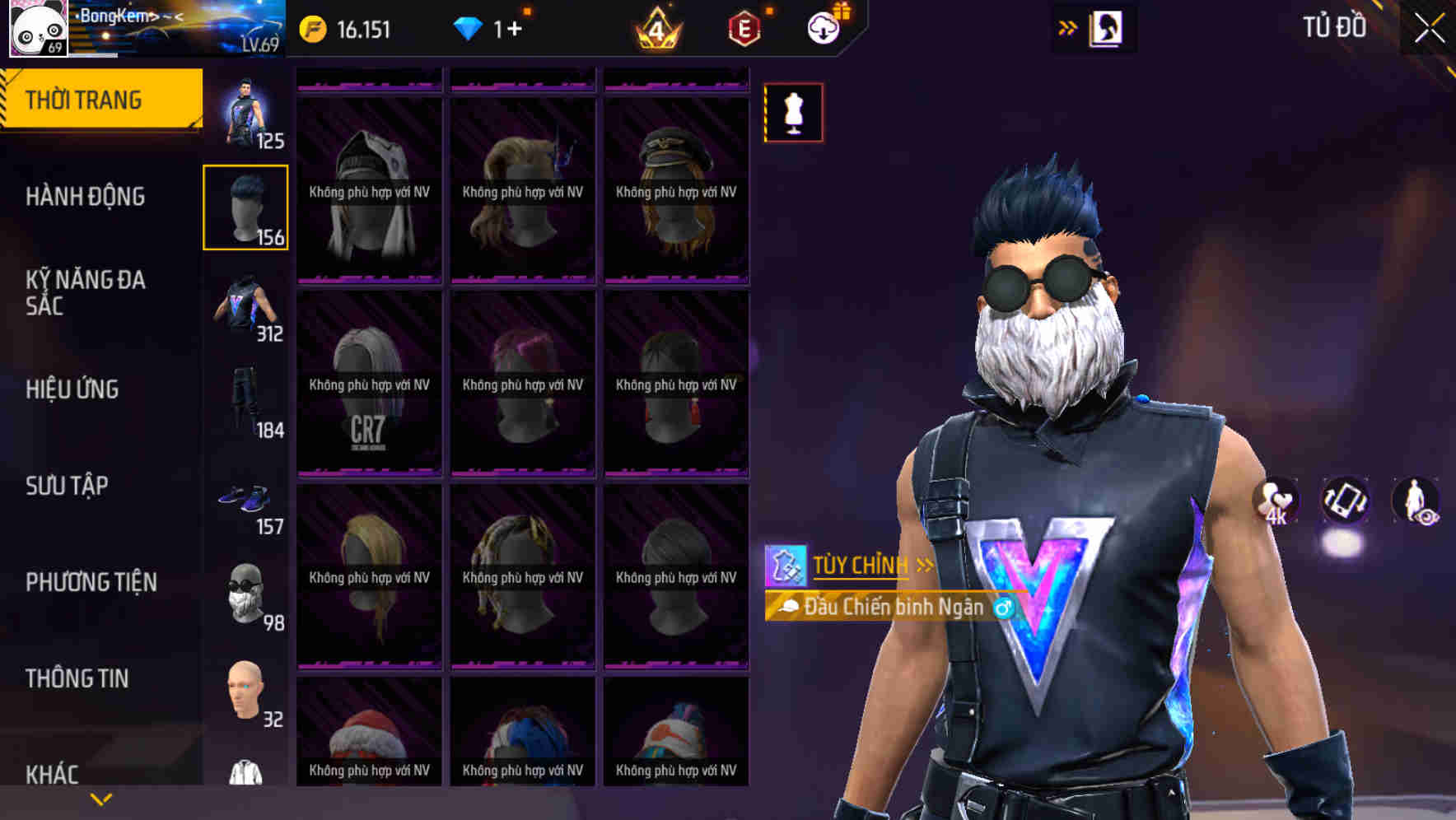The image size is (1456, 820).
Task: Tap the red E badge icon
Action: [x=744, y=27]
